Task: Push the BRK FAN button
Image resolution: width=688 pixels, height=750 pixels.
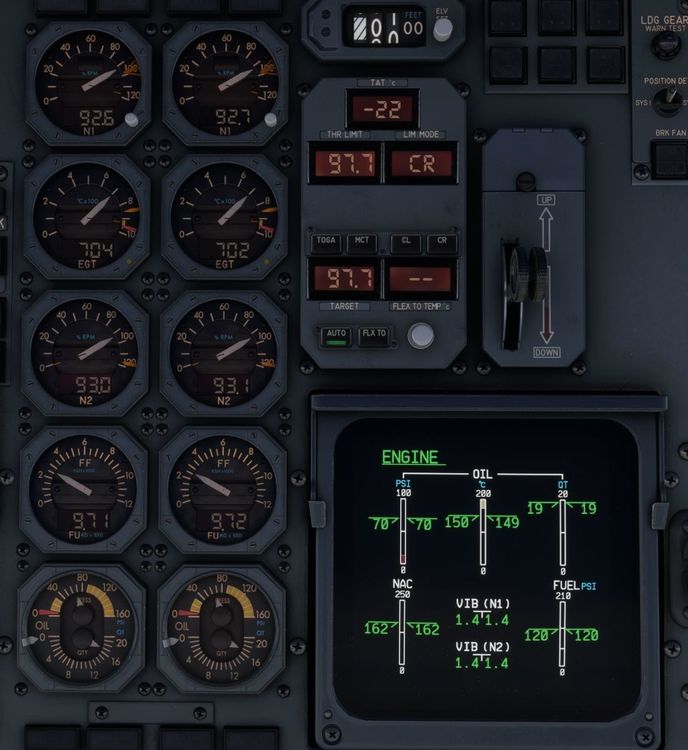Action: point(670,157)
